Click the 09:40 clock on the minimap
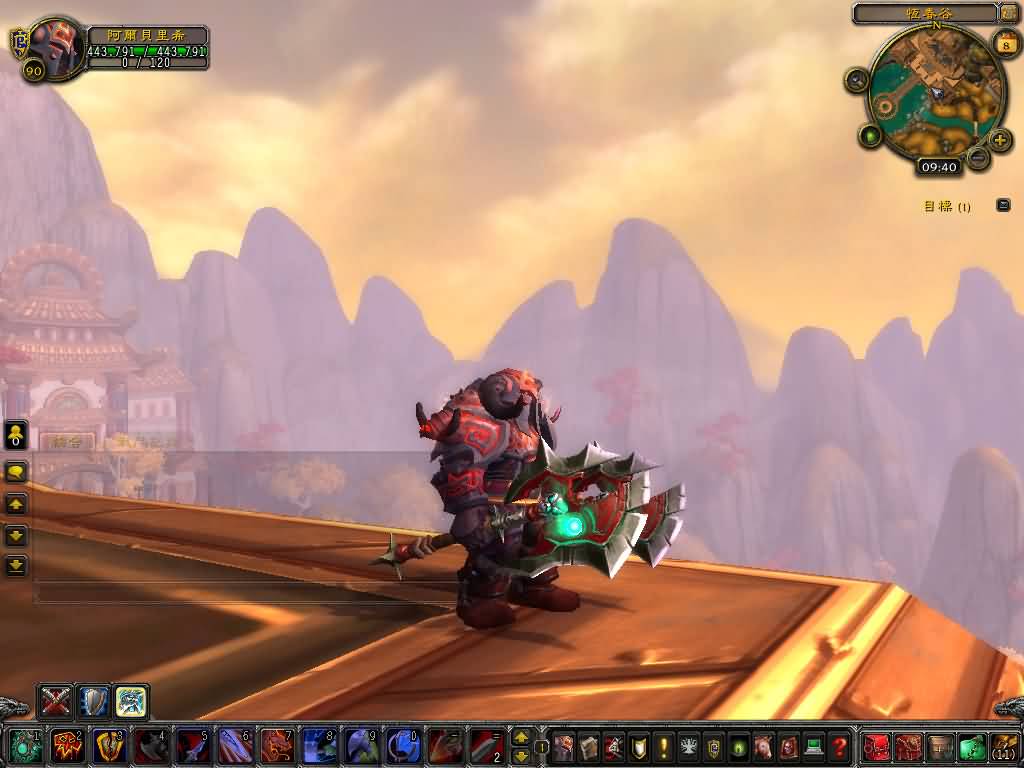This screenshot has height=768, width=1024. 937,167
